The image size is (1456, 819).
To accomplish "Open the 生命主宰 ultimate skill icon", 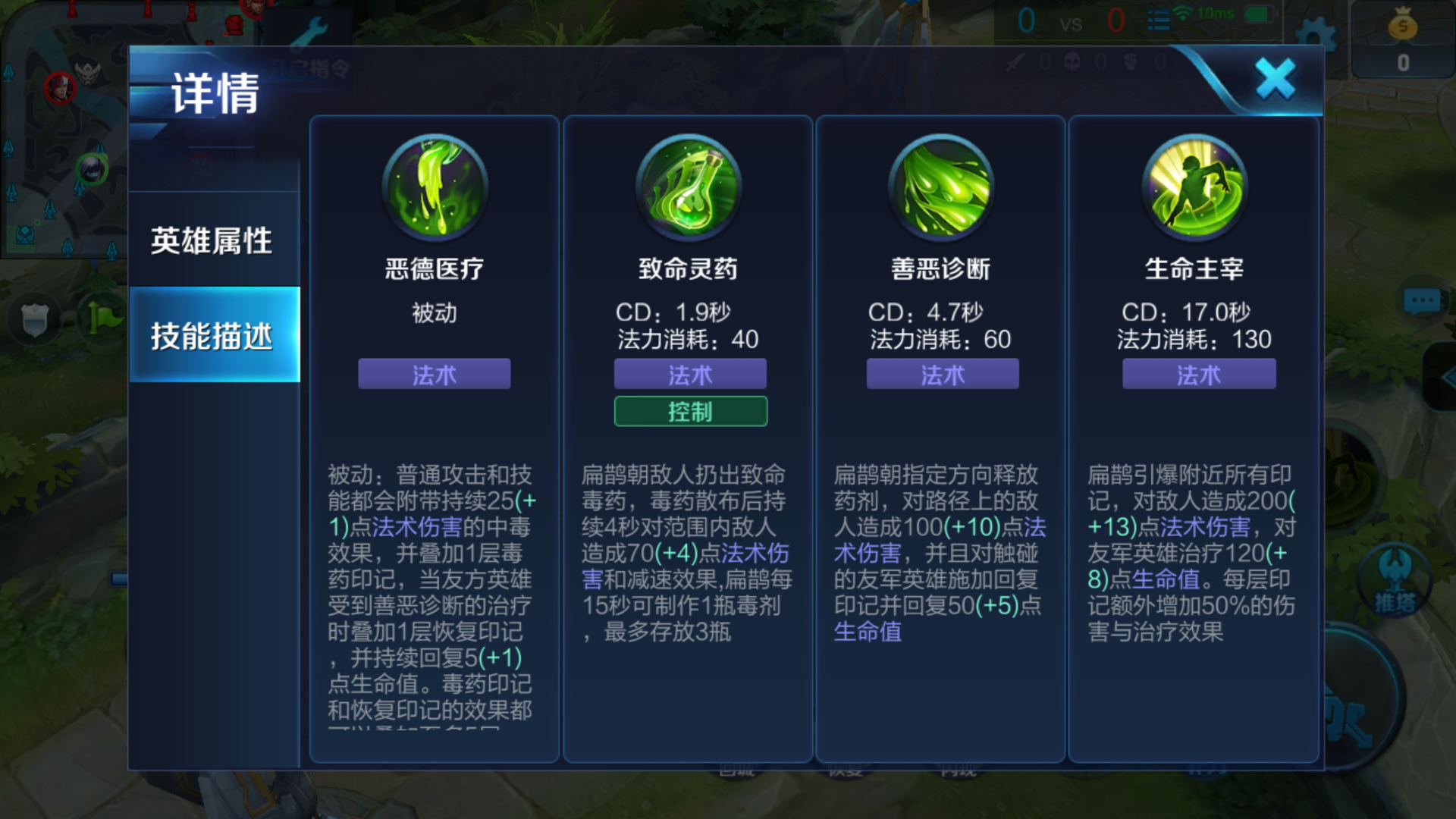I will pyautogui.click(x=1195, y=188).
